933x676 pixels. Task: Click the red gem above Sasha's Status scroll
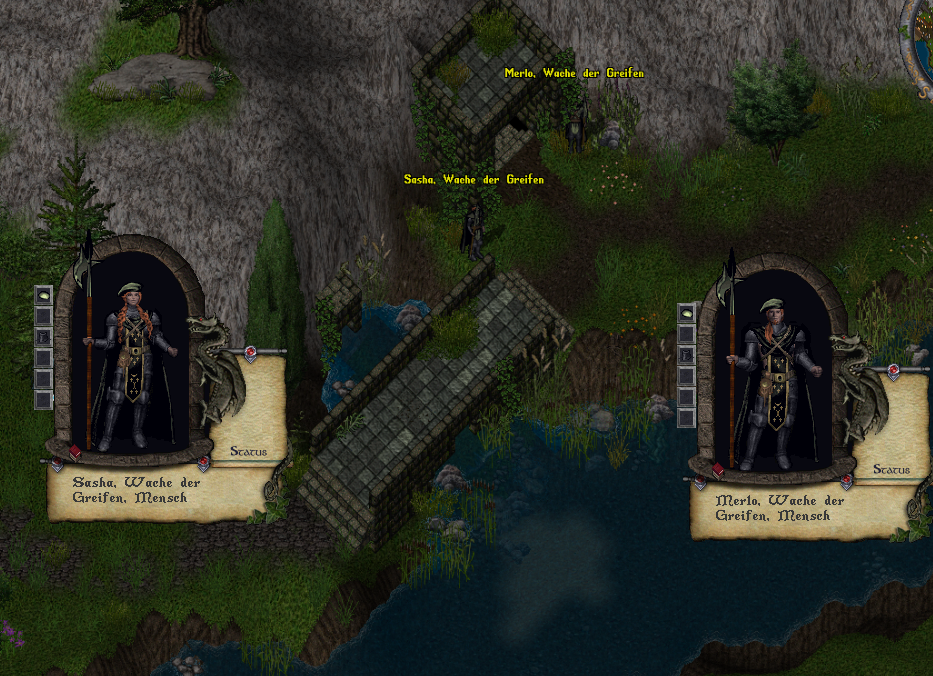249,351
